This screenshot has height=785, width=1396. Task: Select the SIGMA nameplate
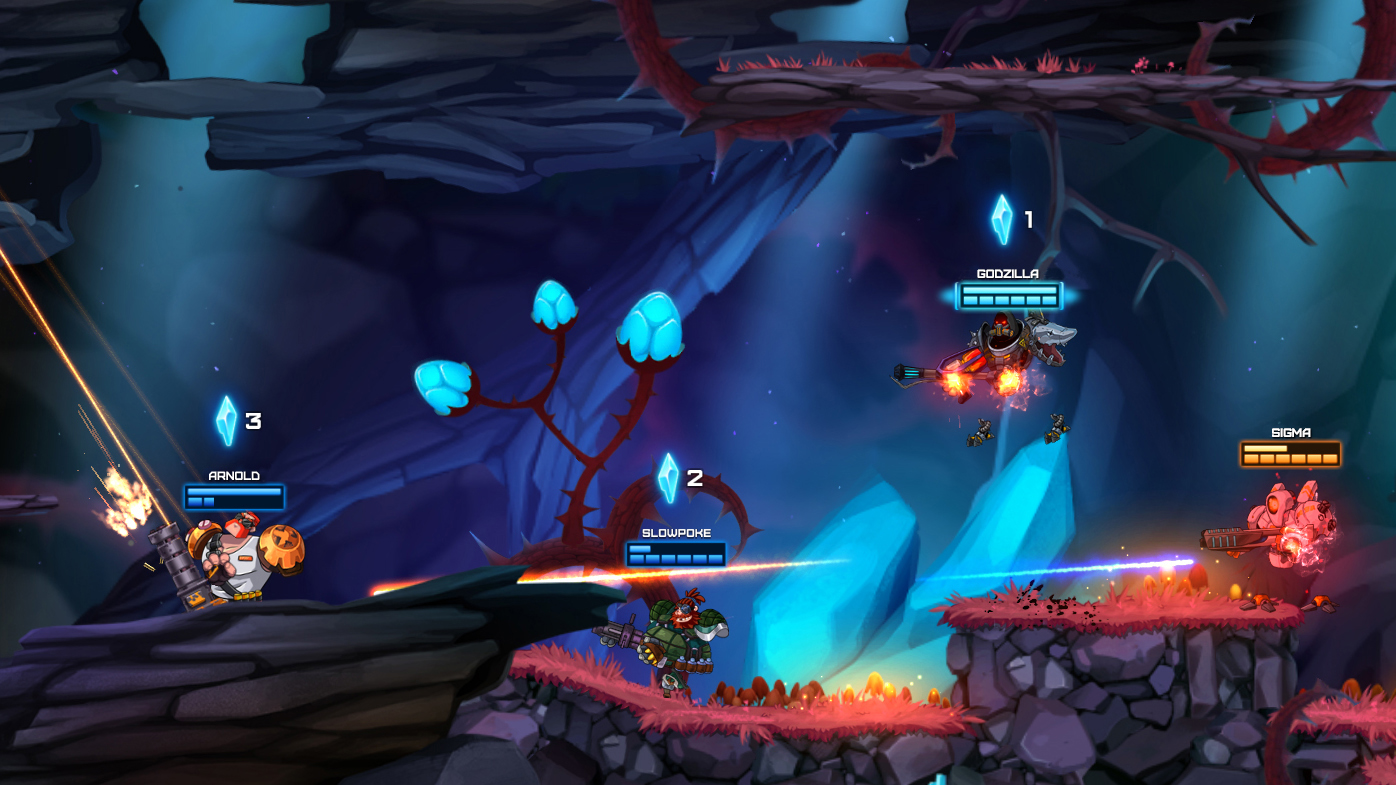(x=1290, y=430)
